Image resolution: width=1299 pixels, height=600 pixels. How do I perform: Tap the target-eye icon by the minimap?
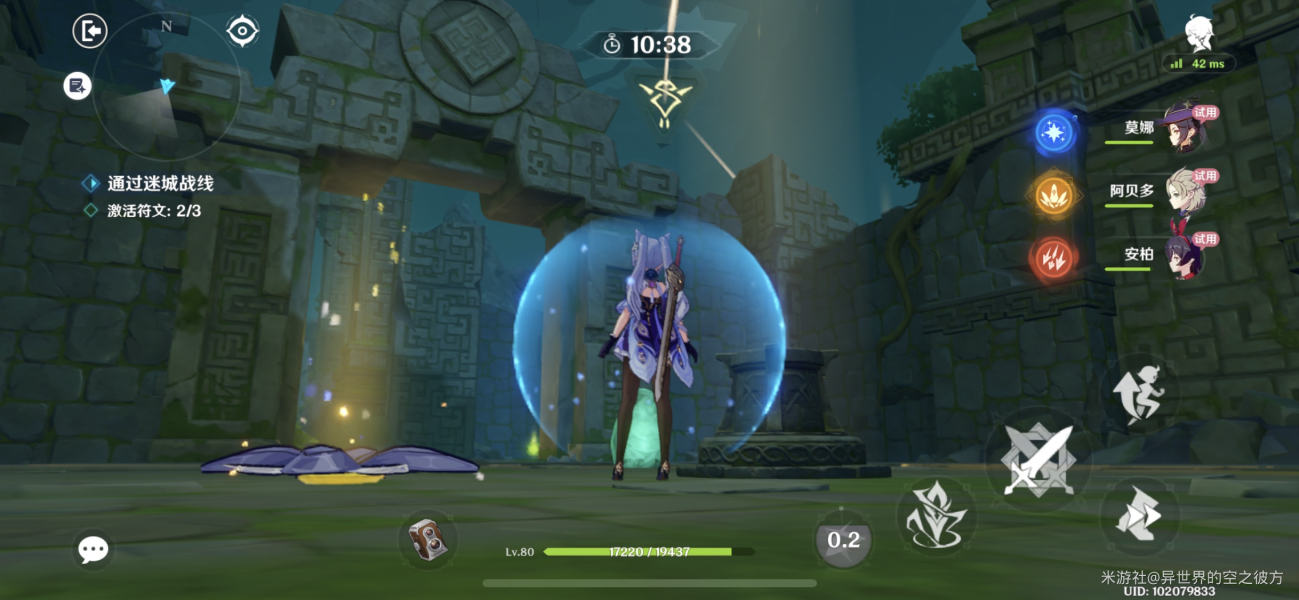pos(242,31)
